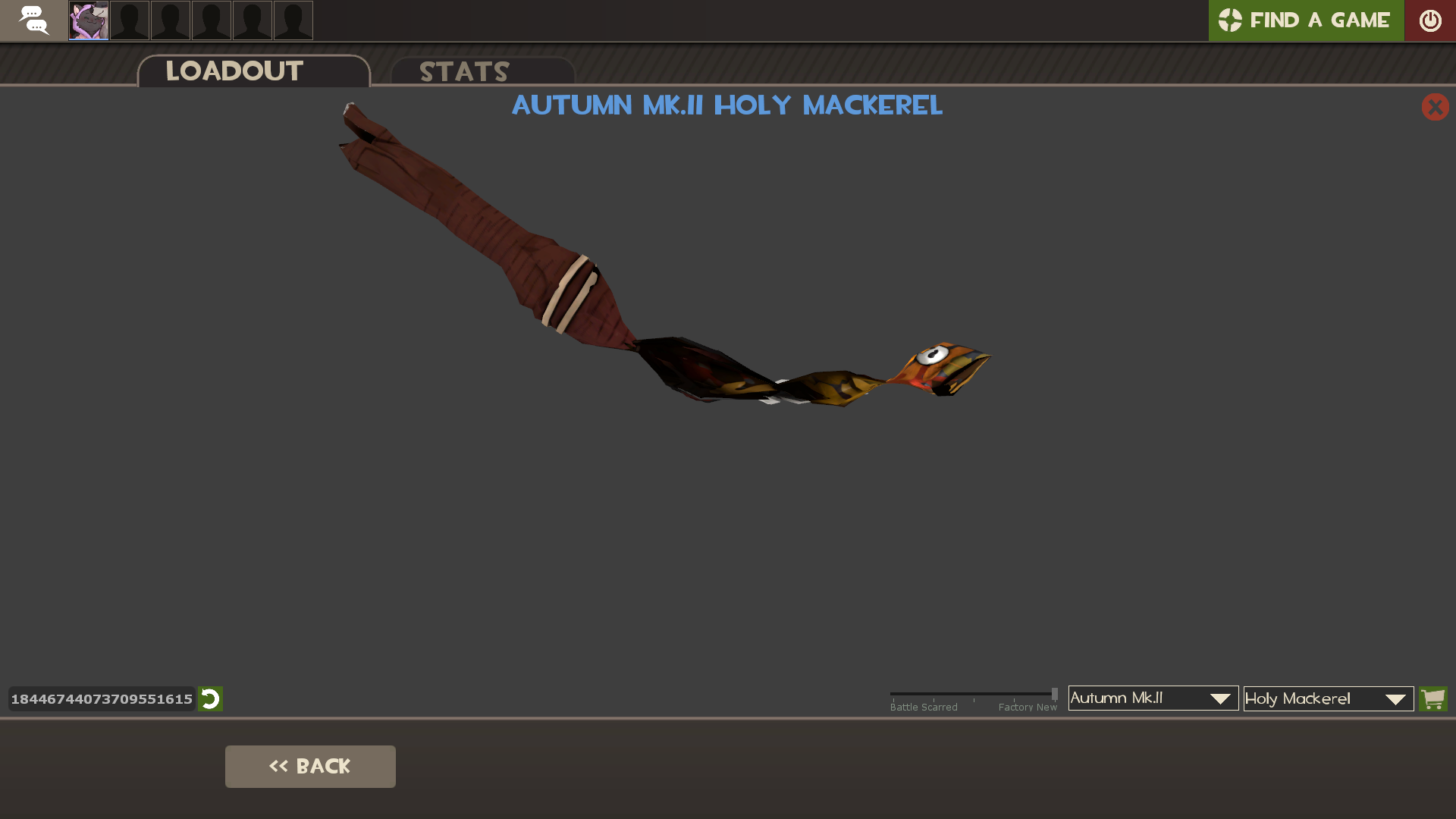Select your player avatar thumbnail
1456x819 pixels.
click(x=88, y=20)
